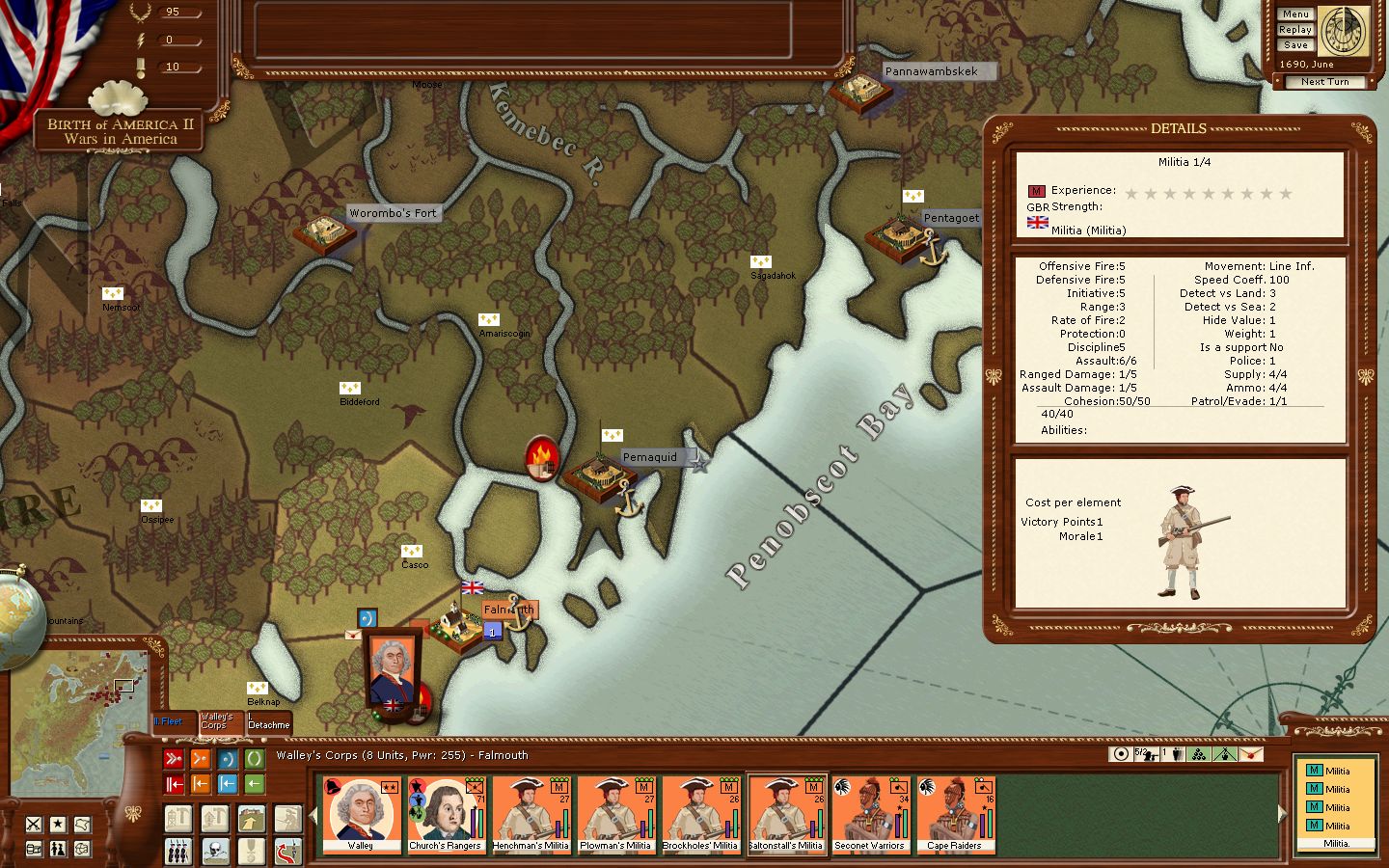End turn with Next Turn
This screenshot has height=868, width=1389.
point(1324,82)
